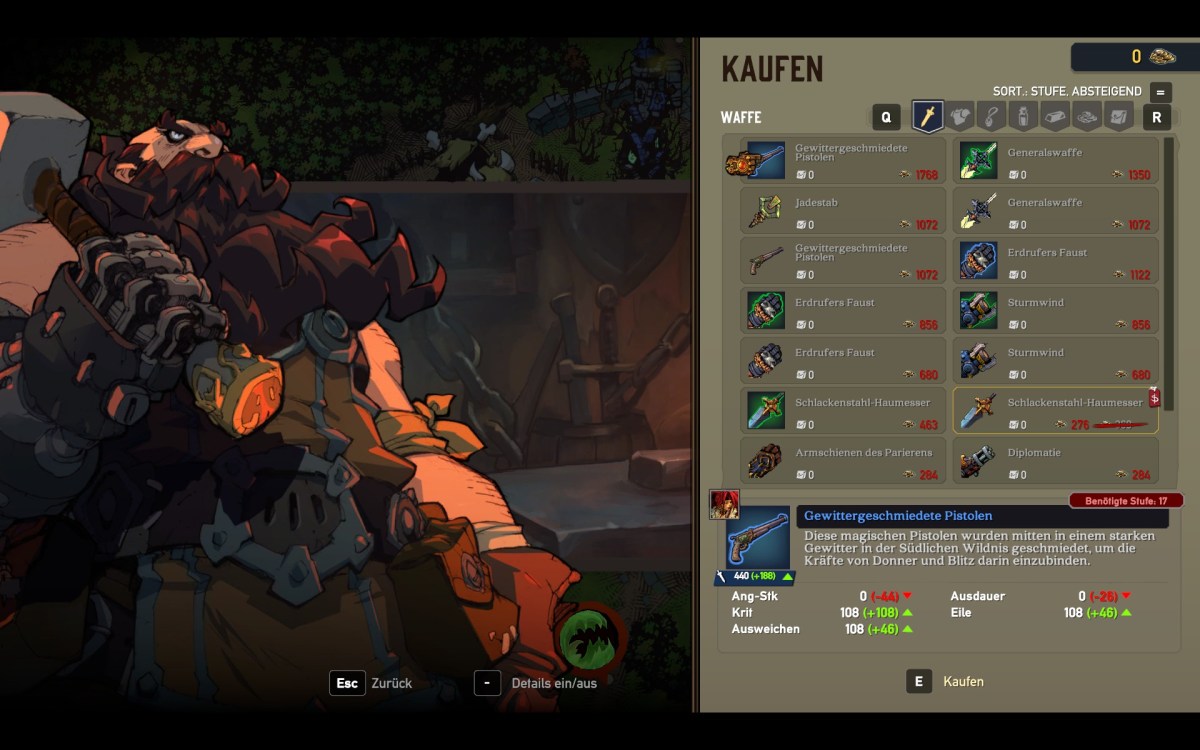Screen dimensions: 1200x750
Task: Select Erdrufers Faust costing 1122
Action: point(1055,261)
